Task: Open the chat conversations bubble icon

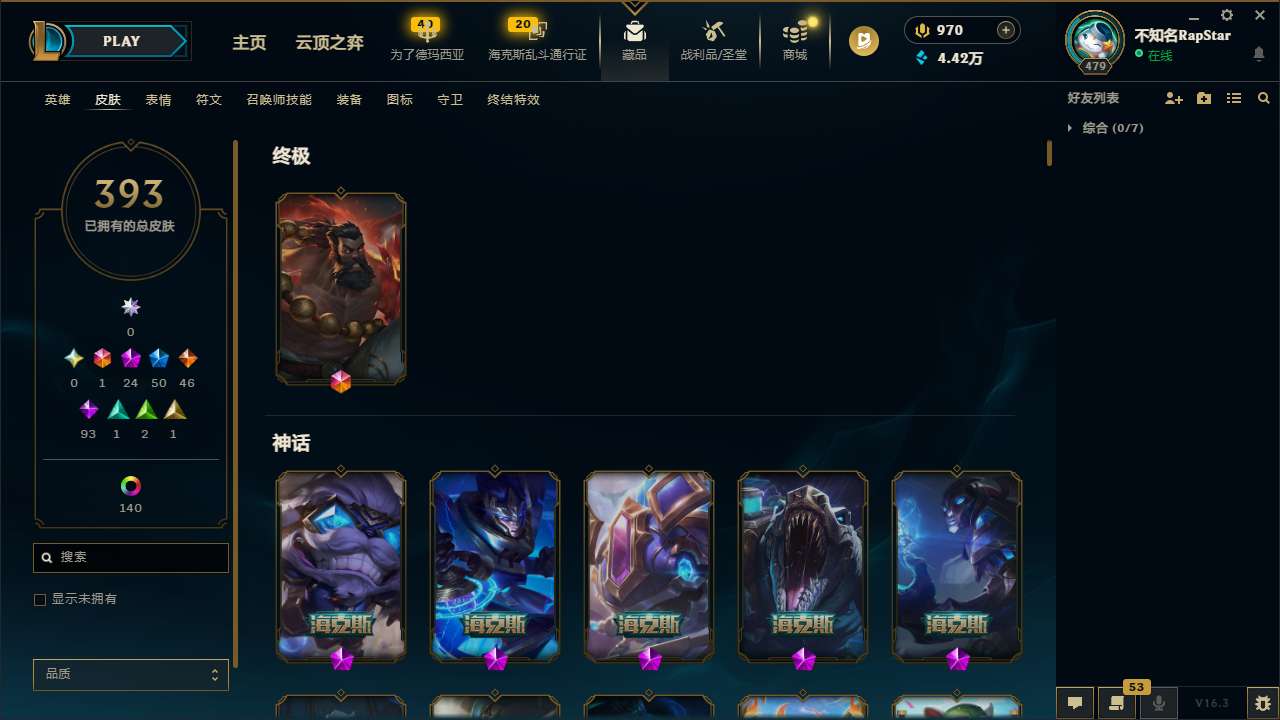Action: tap(1075, 703)
